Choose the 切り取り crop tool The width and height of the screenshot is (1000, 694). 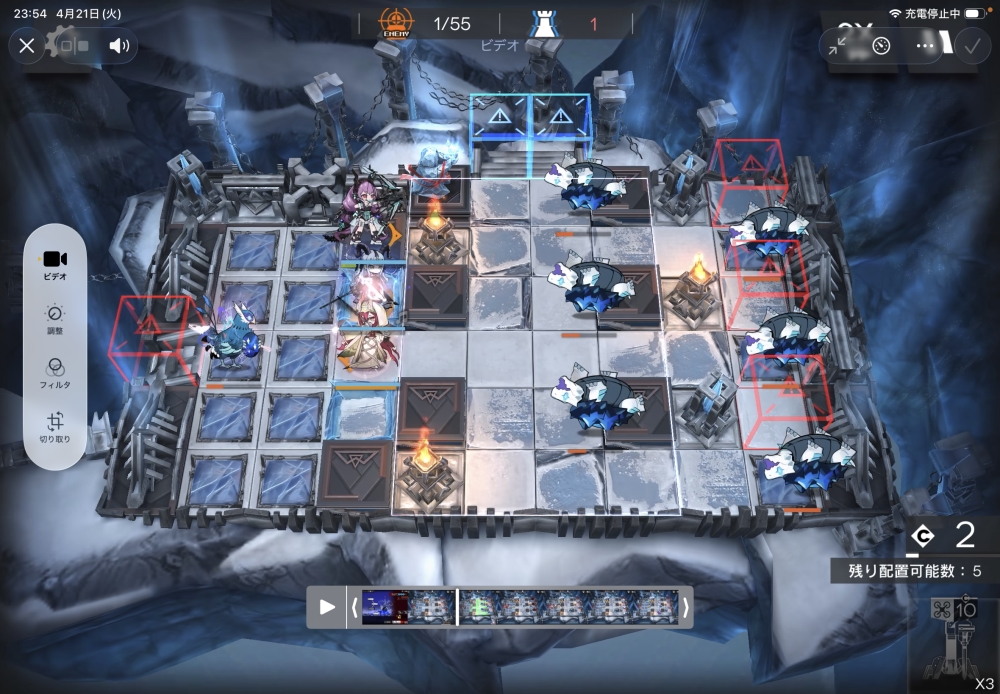click(x=55, y=428)
